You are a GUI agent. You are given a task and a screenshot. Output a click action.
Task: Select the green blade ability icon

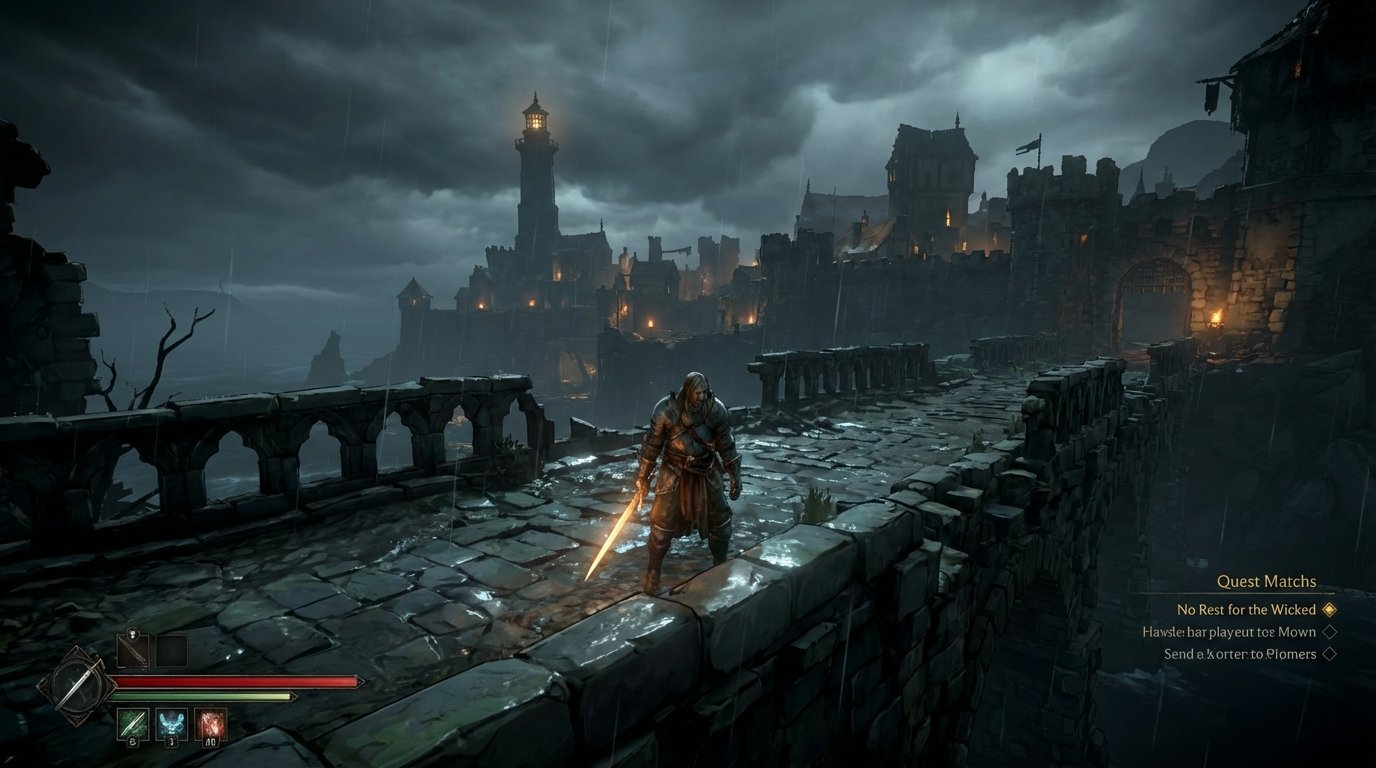(133, 722)
